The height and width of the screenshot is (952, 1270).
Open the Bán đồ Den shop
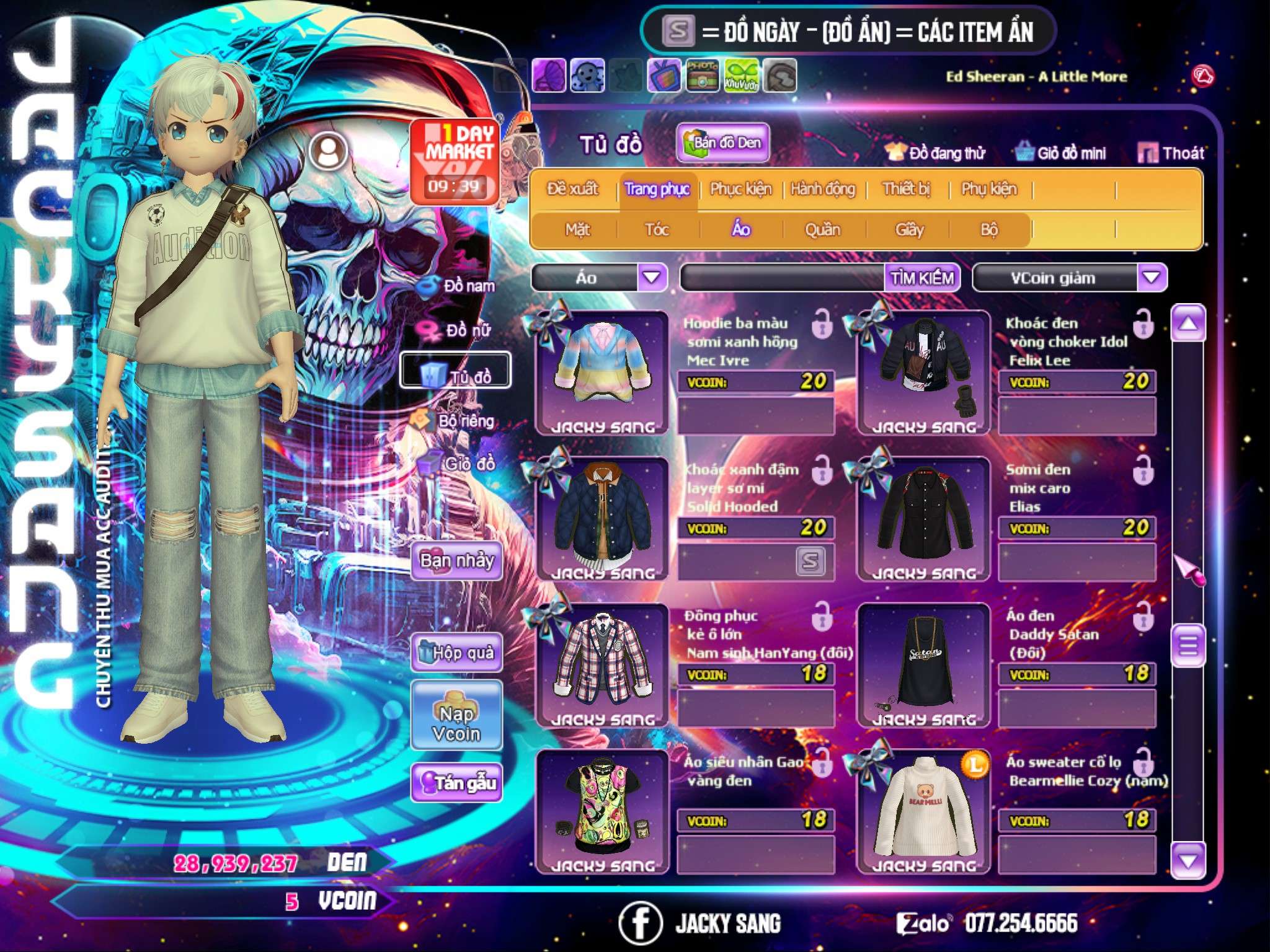pos(723,143)
